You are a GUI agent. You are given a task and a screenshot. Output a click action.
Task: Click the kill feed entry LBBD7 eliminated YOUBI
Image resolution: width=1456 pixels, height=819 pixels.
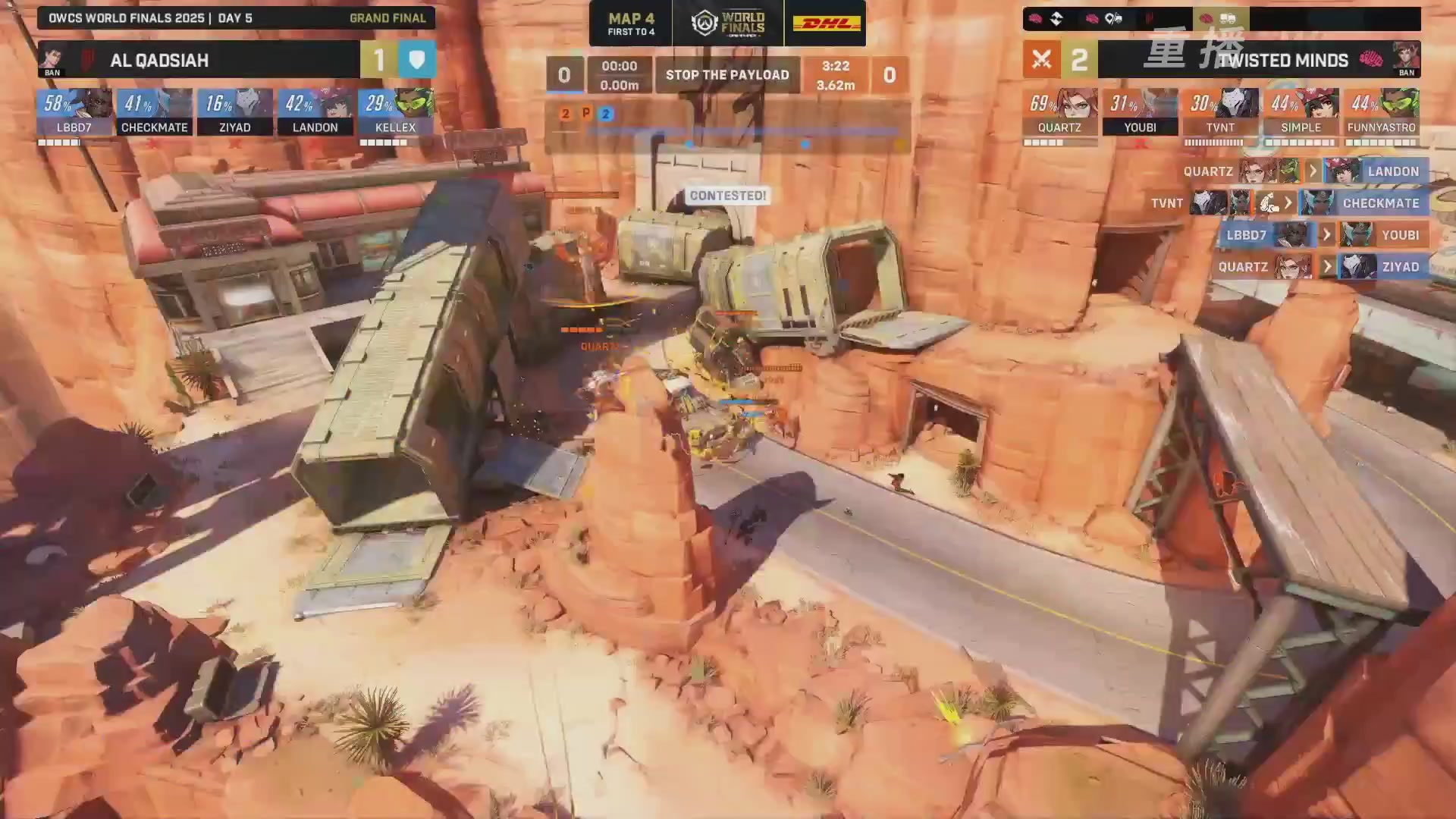click(1323, 235)
